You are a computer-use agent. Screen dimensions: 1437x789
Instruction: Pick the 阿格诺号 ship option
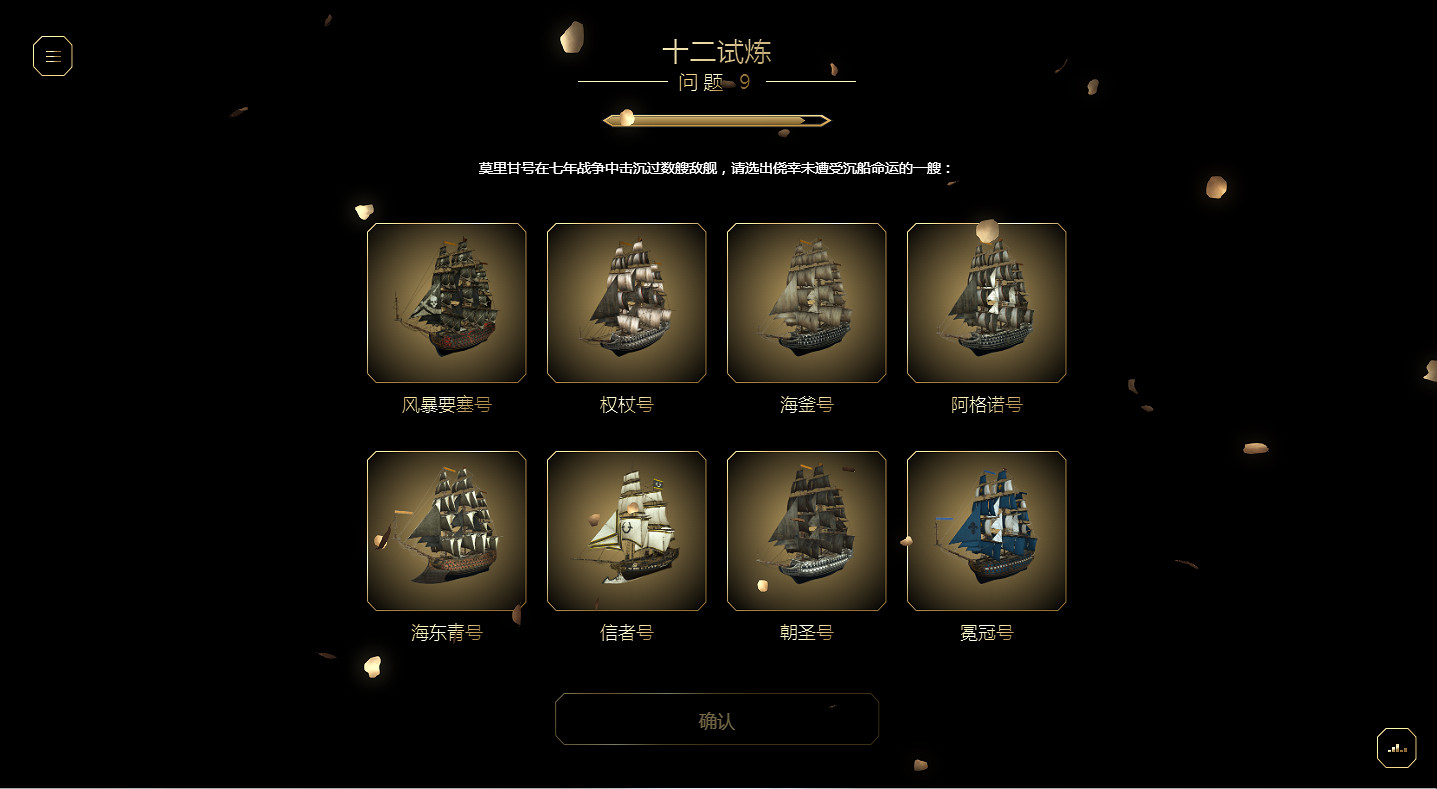[986, 303]
